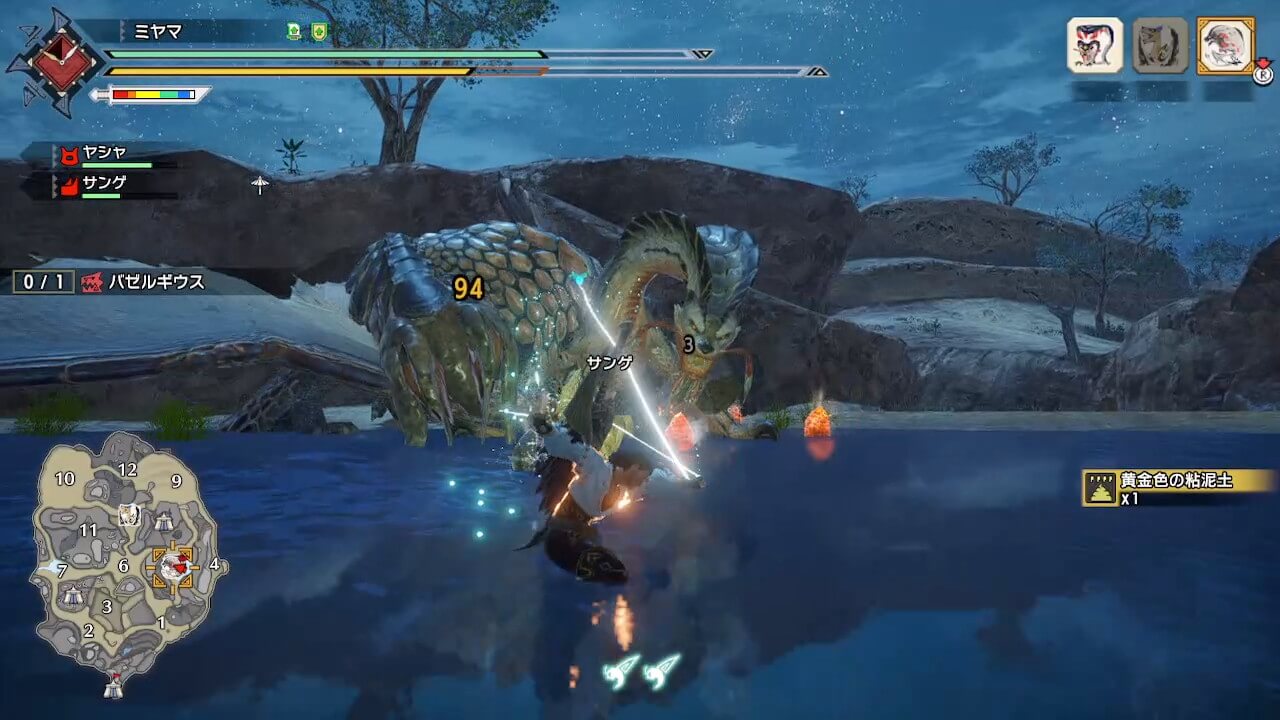The image size is (1280, 720).
Task: Select the monster icon near area 12
Action: click(128, 515)
